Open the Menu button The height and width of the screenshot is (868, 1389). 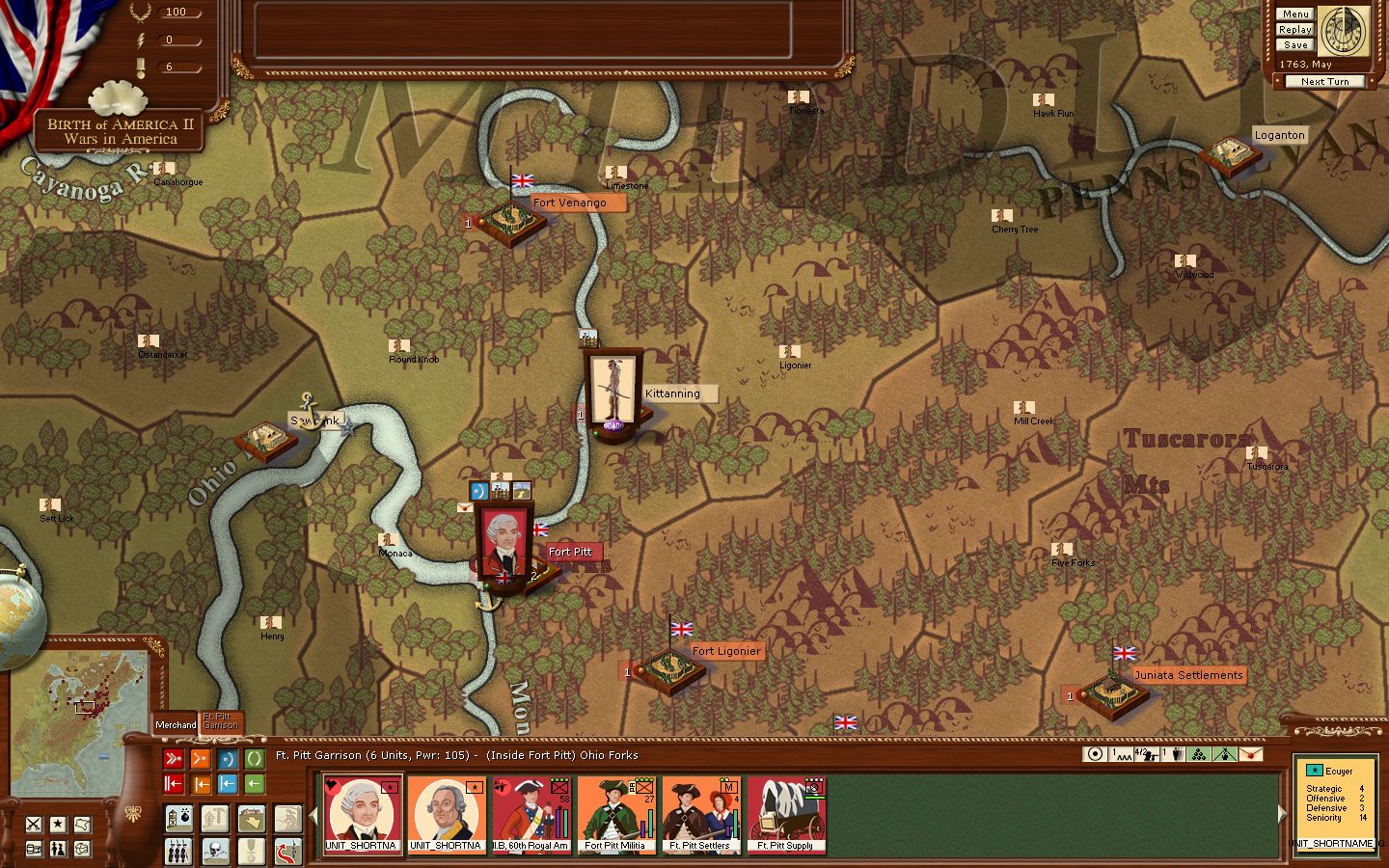coord(1294,14)
